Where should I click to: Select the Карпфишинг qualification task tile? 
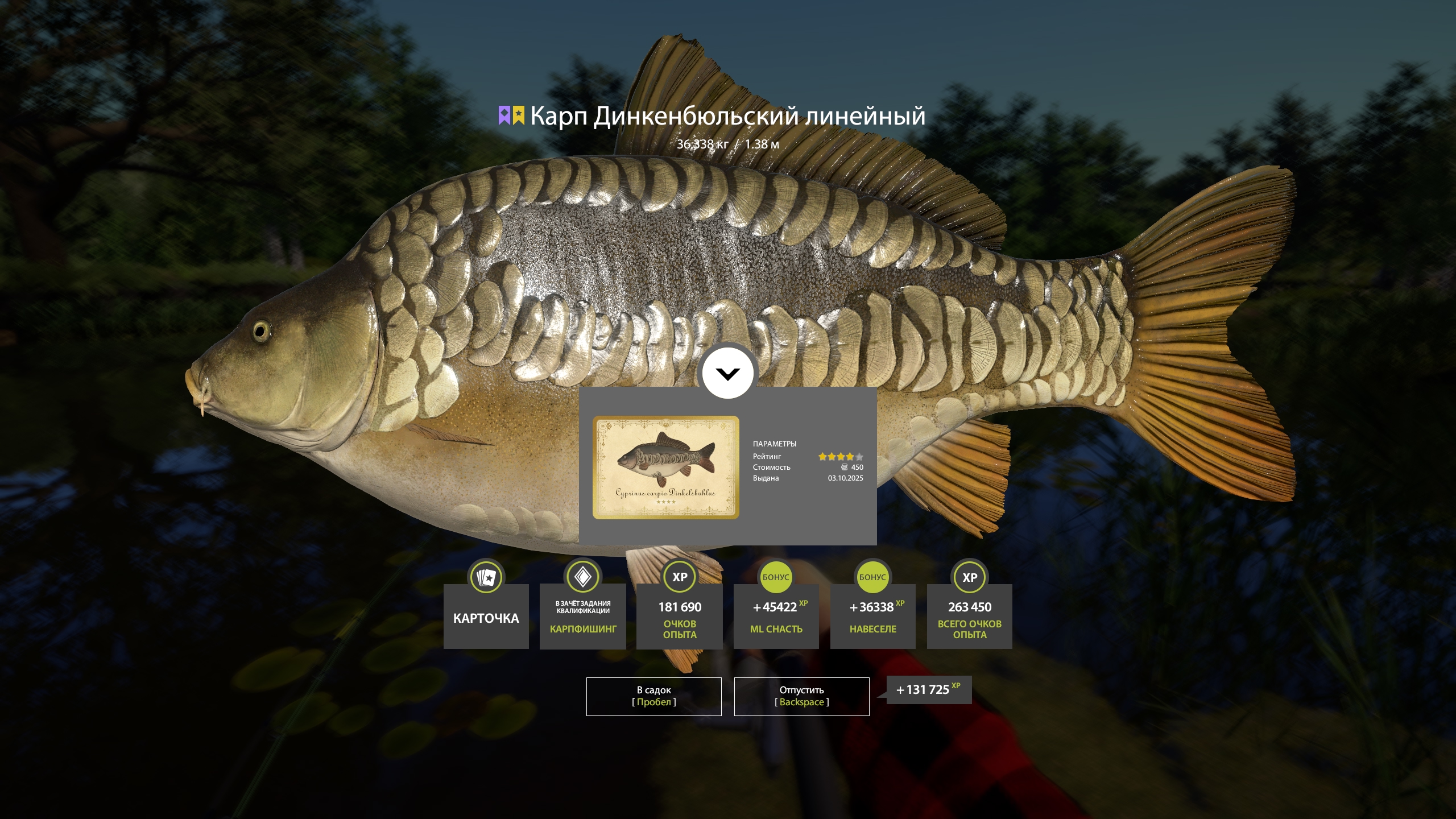(583, 617)
